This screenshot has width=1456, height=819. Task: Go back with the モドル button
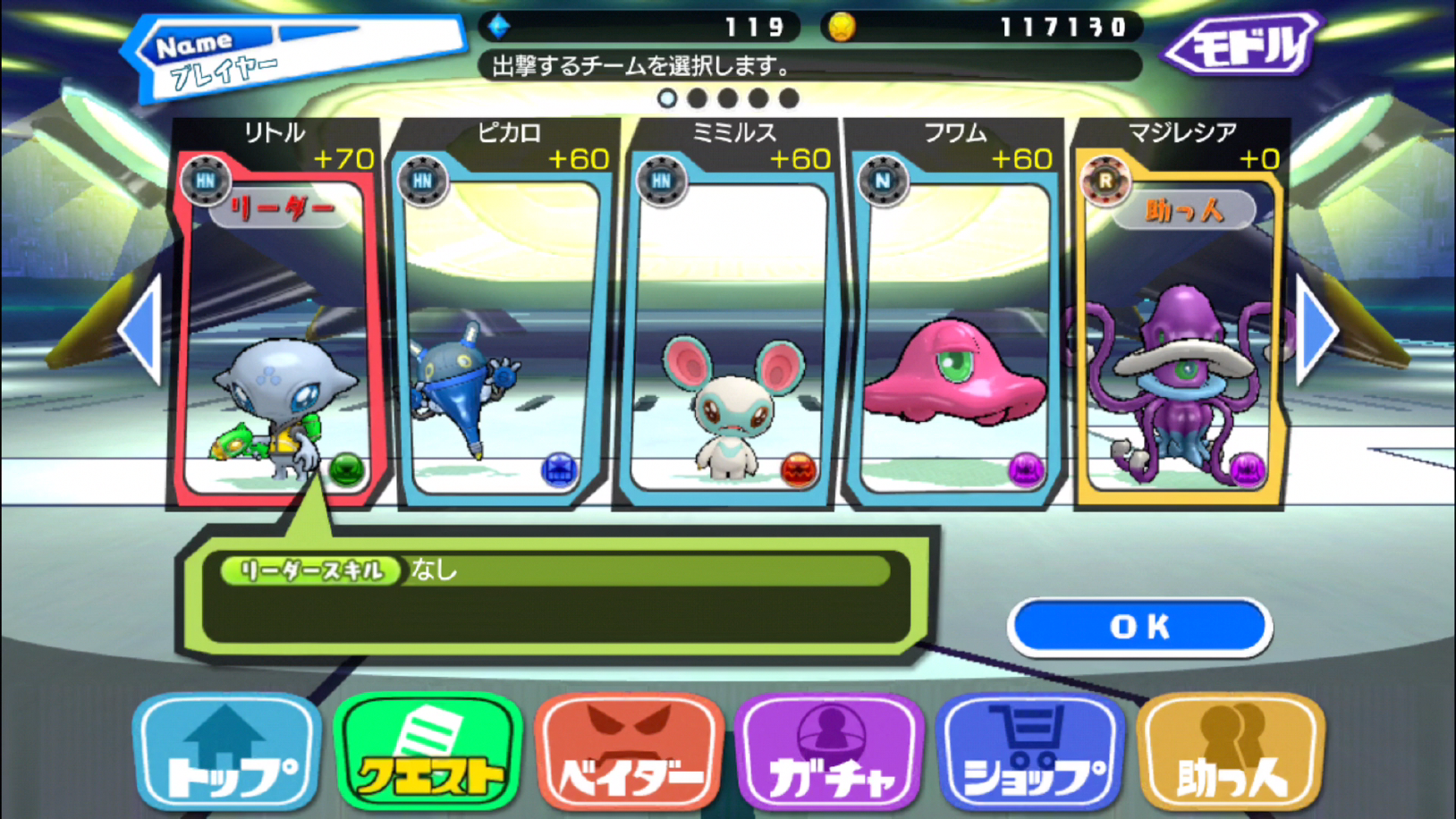click(x=1241, y=45)
